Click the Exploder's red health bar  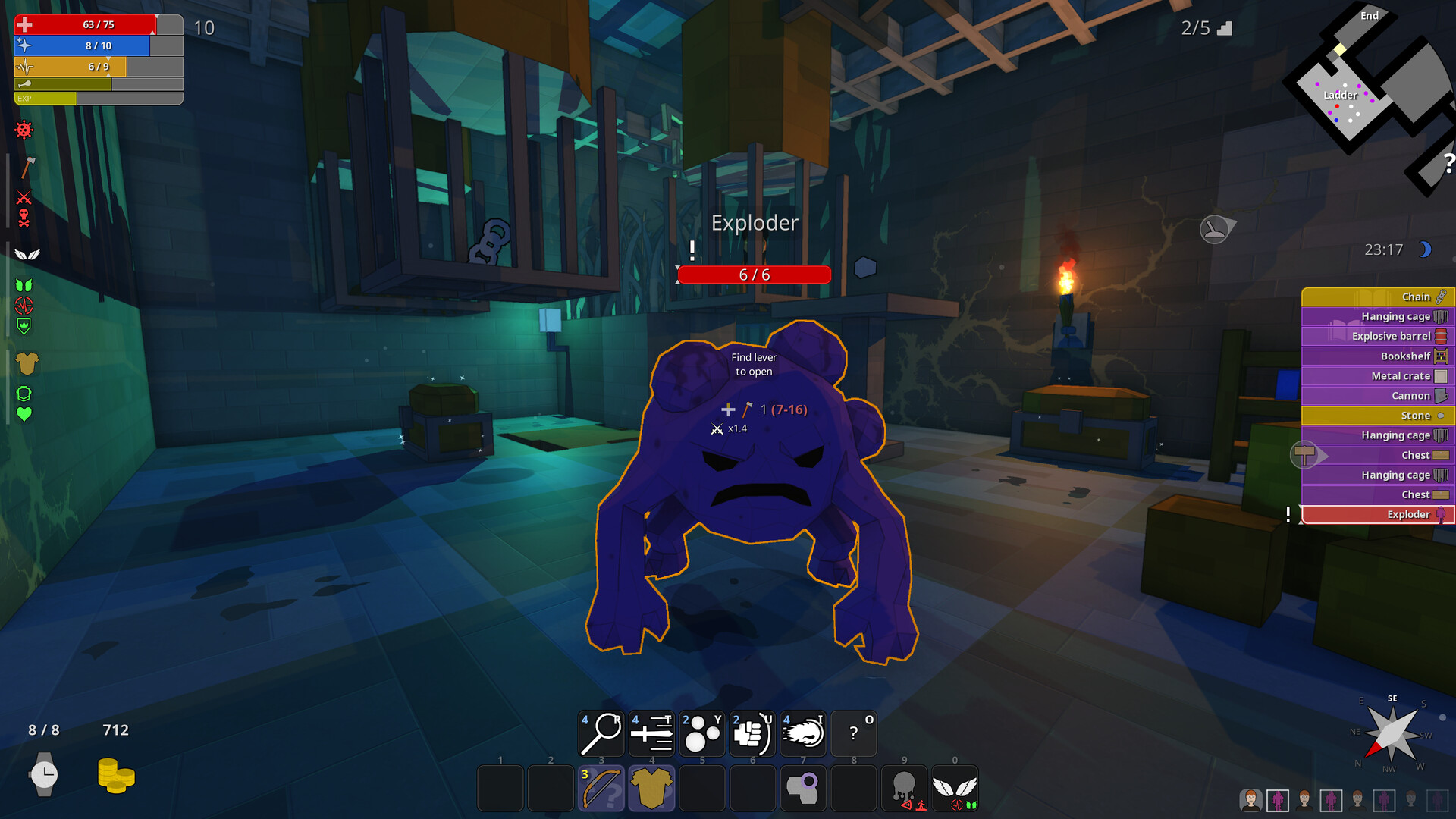tap(755, 275)
